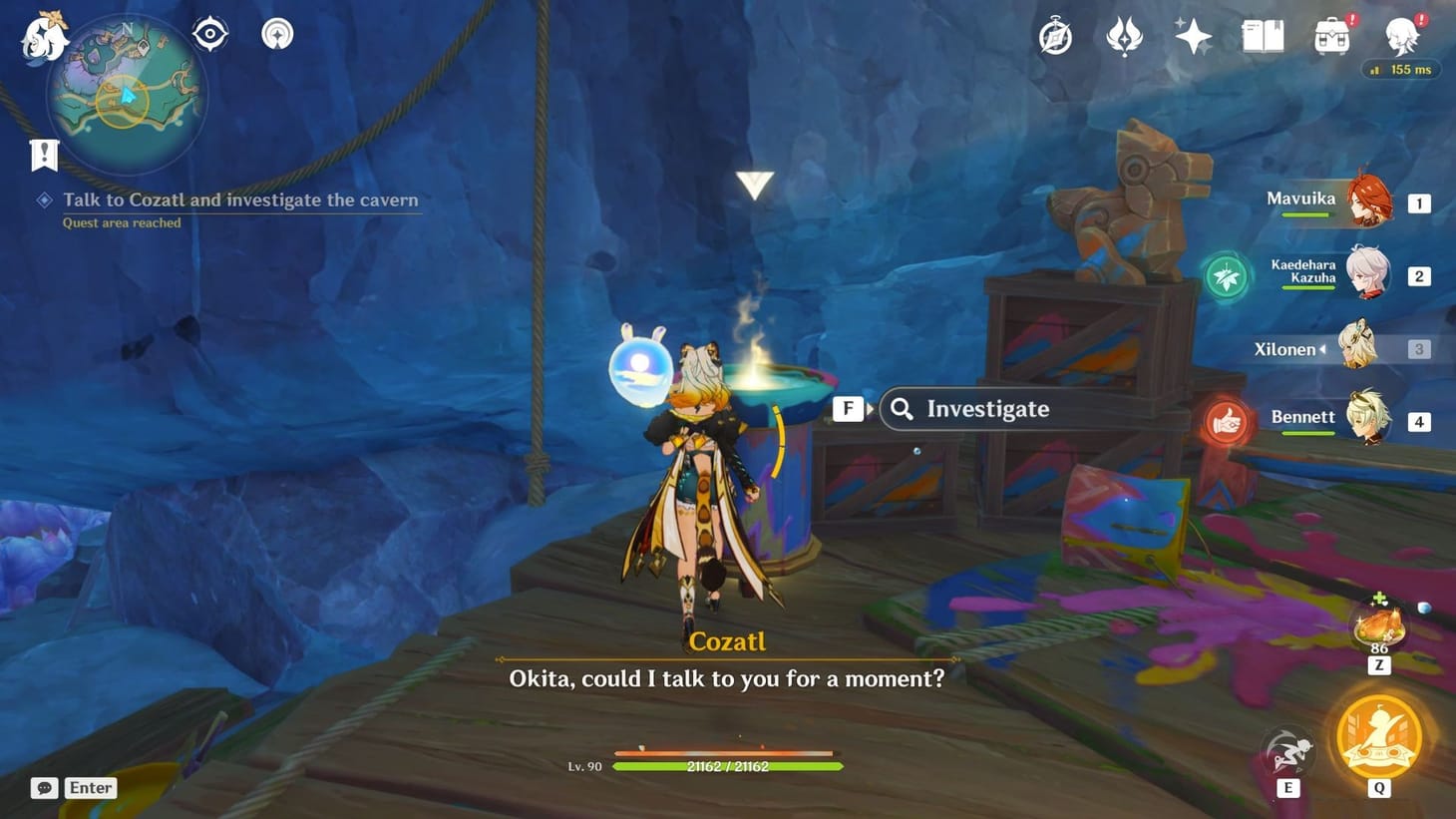Image resolution: width=1456 pixels, height=819 pixels.
Task: Click the health bar showing 21162/21162
Action: click(726, 766)
